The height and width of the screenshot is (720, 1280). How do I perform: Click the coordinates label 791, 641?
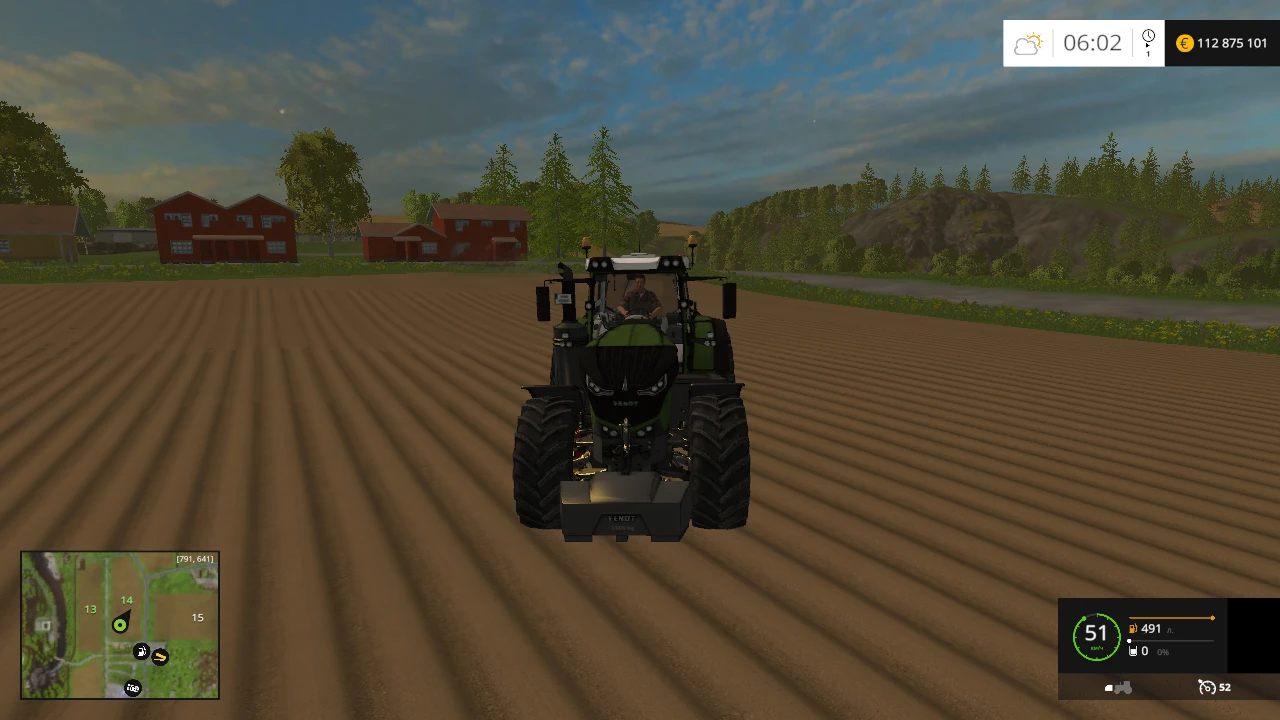click(x=193, y=558)
